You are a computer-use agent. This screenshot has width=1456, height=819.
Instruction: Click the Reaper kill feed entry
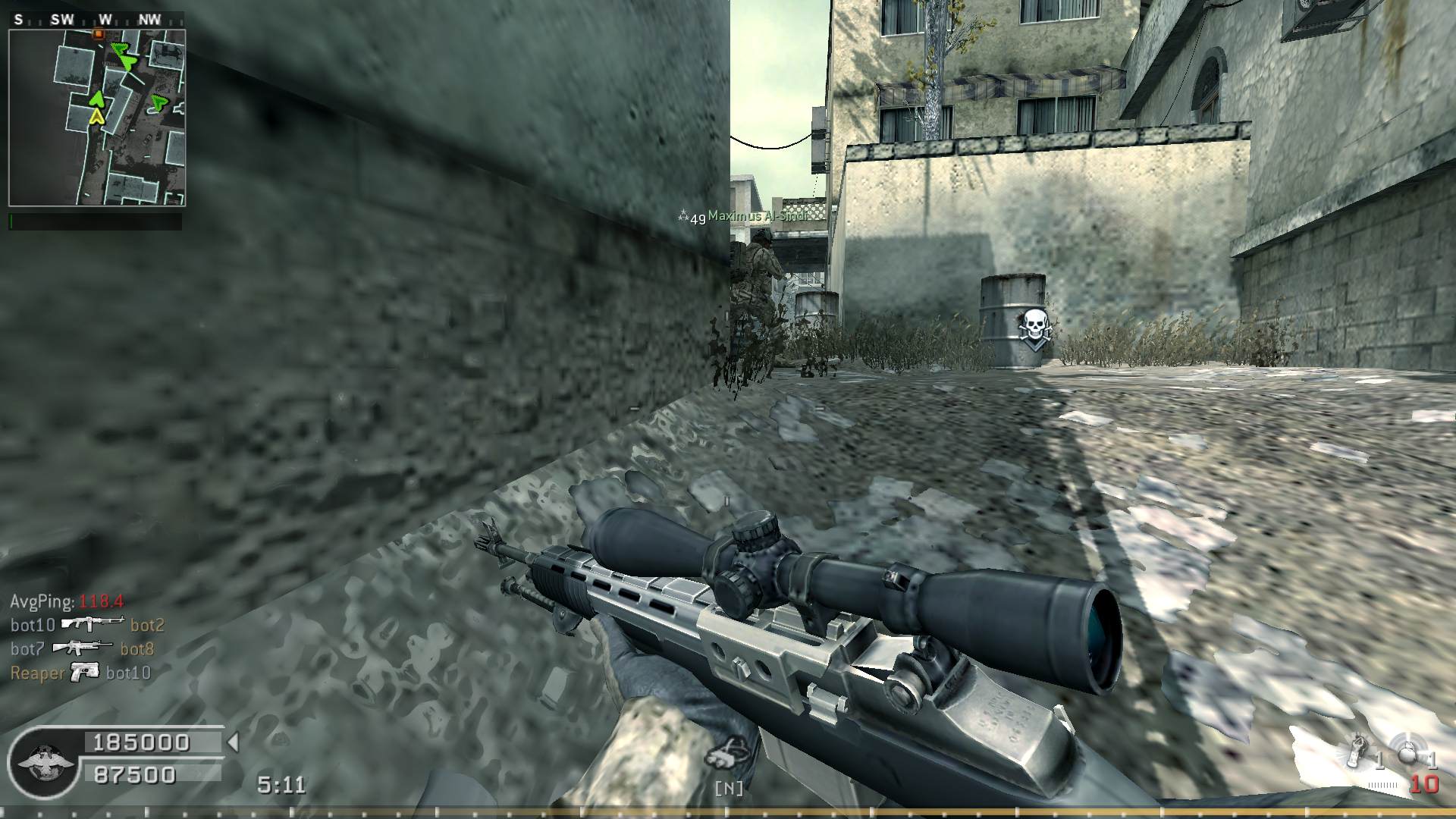(80, 673)
